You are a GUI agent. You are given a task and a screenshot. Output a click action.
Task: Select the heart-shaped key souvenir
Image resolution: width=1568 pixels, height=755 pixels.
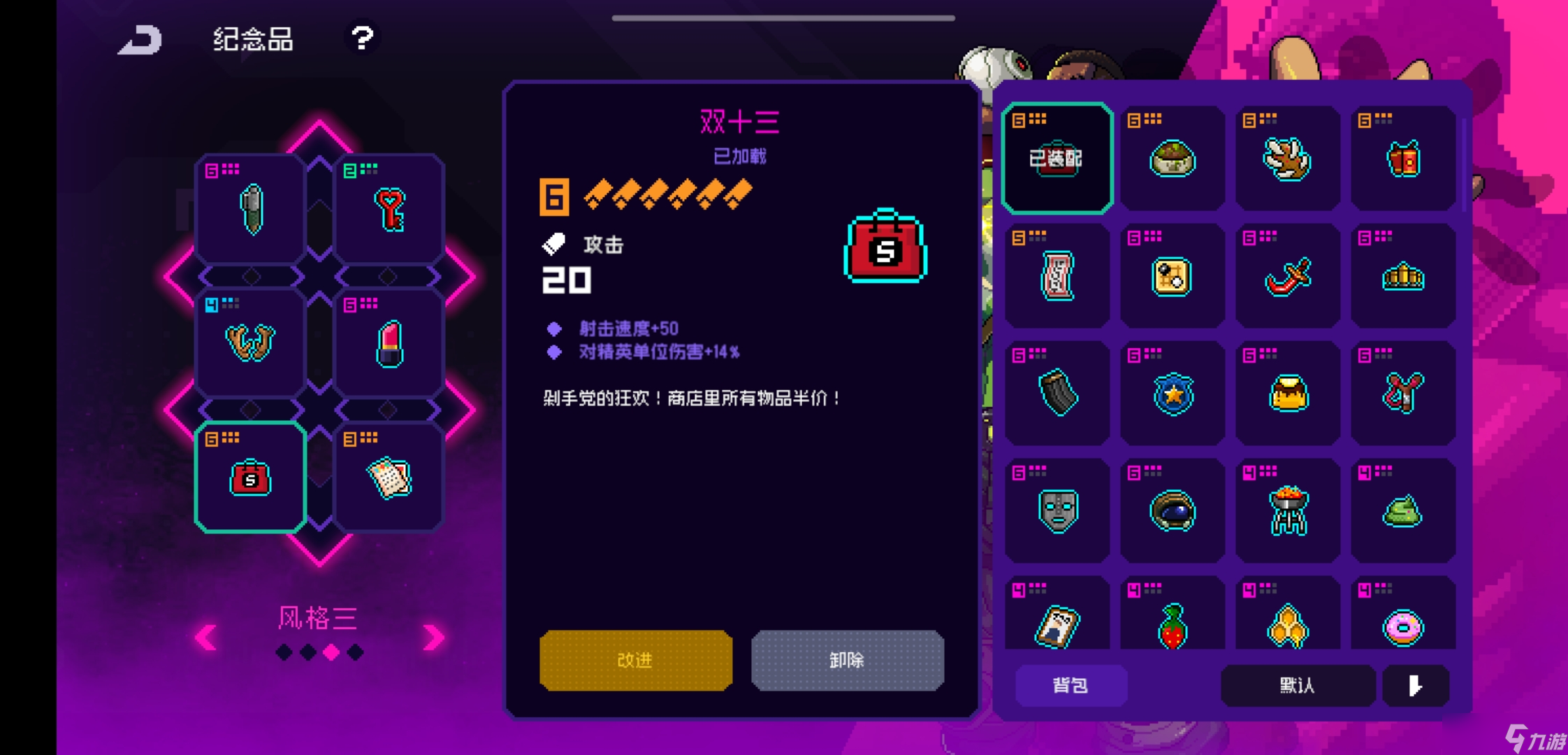389,208
